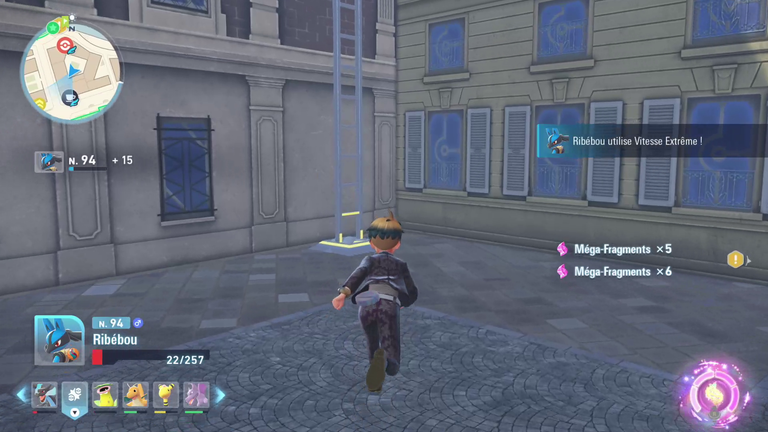
Task: Select the purple Pokémon party slot
Action: click(x=195, y=395)
